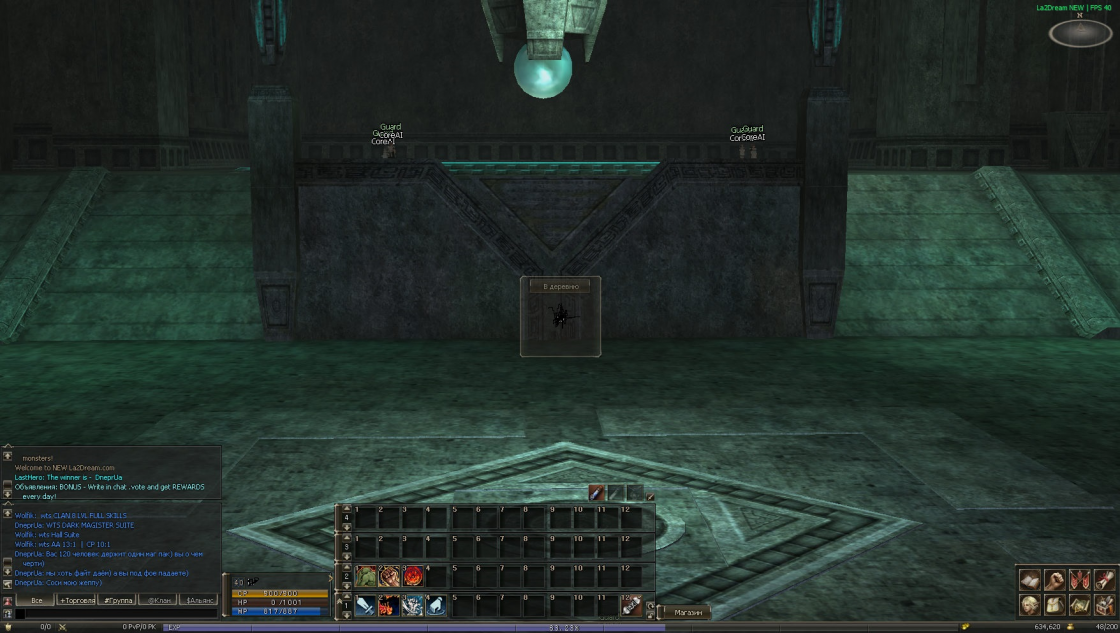Activate the red fire orb skill
The image size is (1120, 633).
pyautogui.click(x=413, y=577)
